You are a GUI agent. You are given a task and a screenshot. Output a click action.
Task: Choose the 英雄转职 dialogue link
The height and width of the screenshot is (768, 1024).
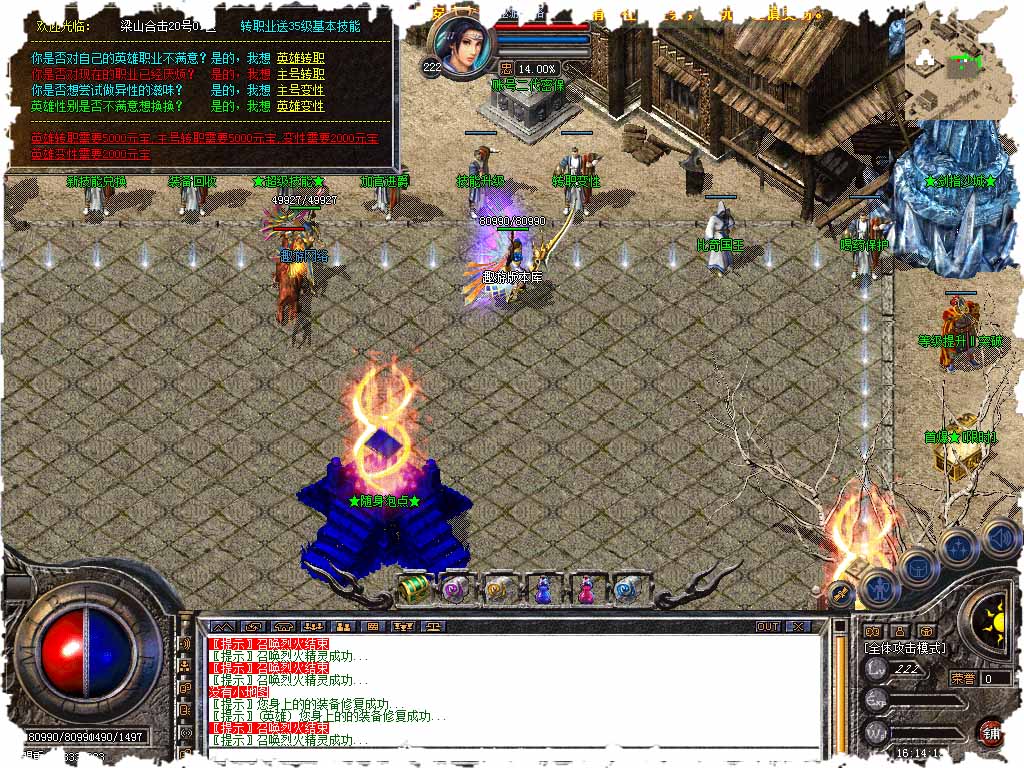pyautogui.click(x=300, y=58)
